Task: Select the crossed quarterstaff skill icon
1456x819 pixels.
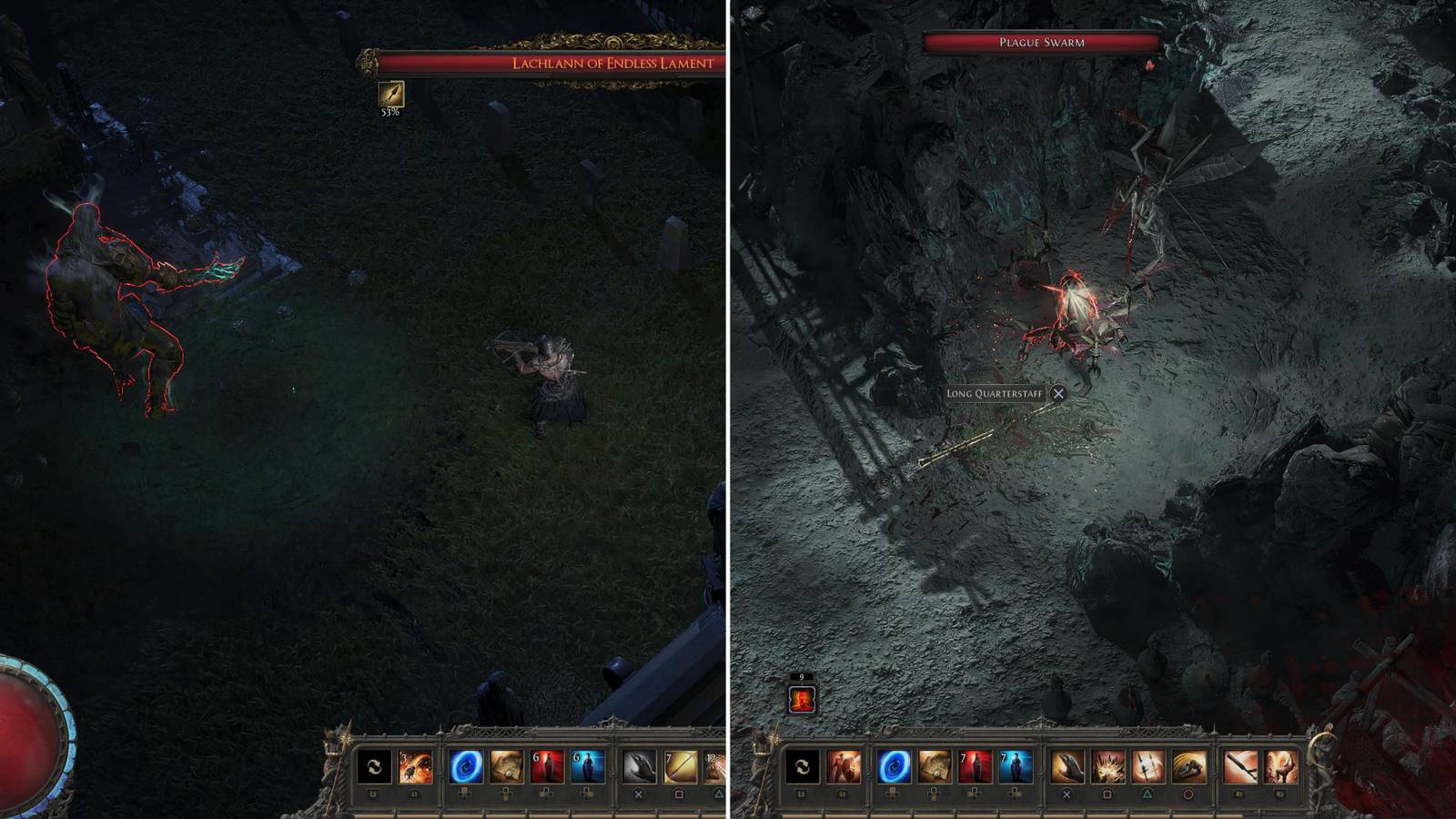Action: coord(1148,765)
